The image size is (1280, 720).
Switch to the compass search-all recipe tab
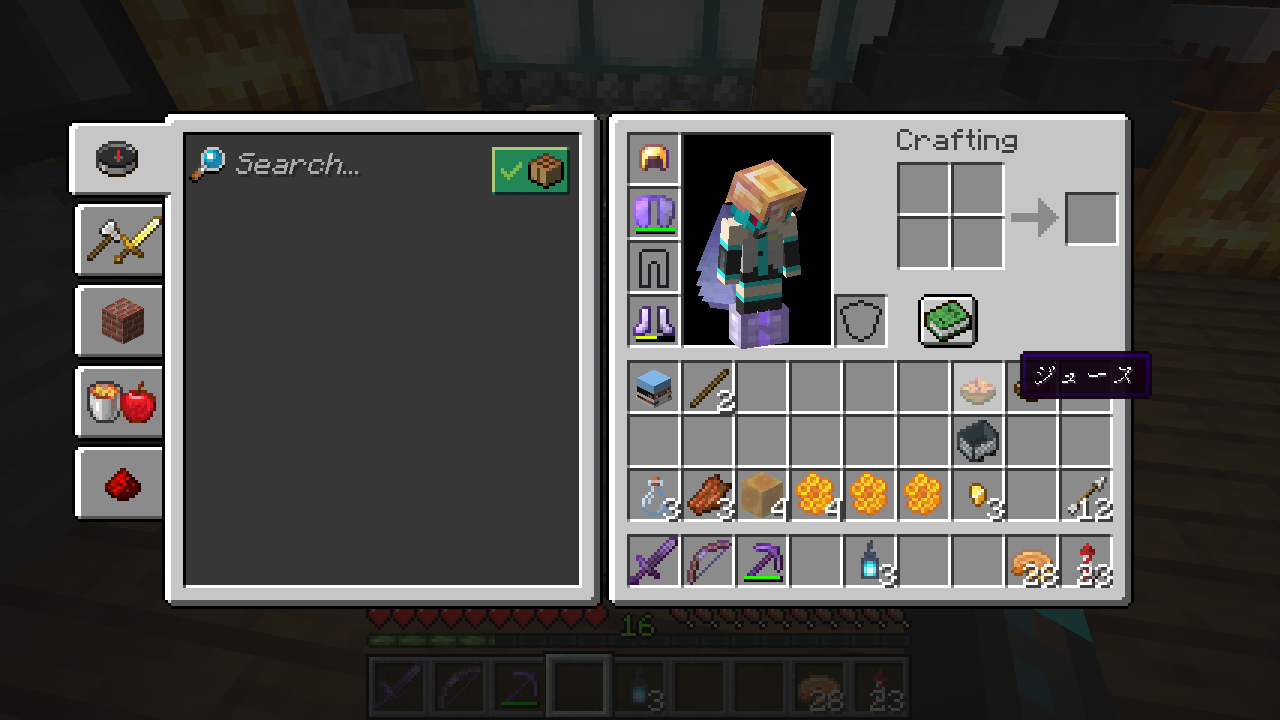click(118, 159)
